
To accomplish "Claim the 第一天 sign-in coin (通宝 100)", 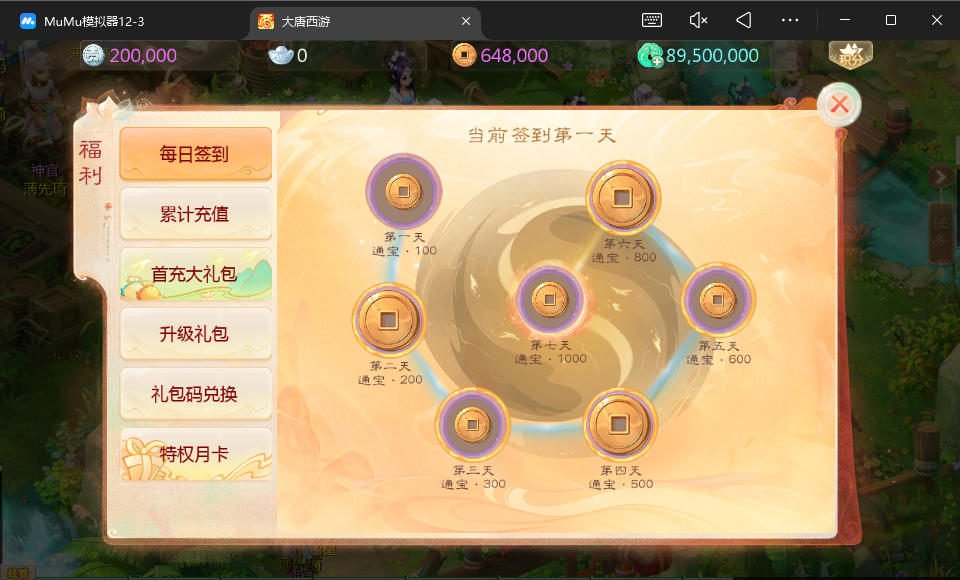I will click(x=403, y=190).
